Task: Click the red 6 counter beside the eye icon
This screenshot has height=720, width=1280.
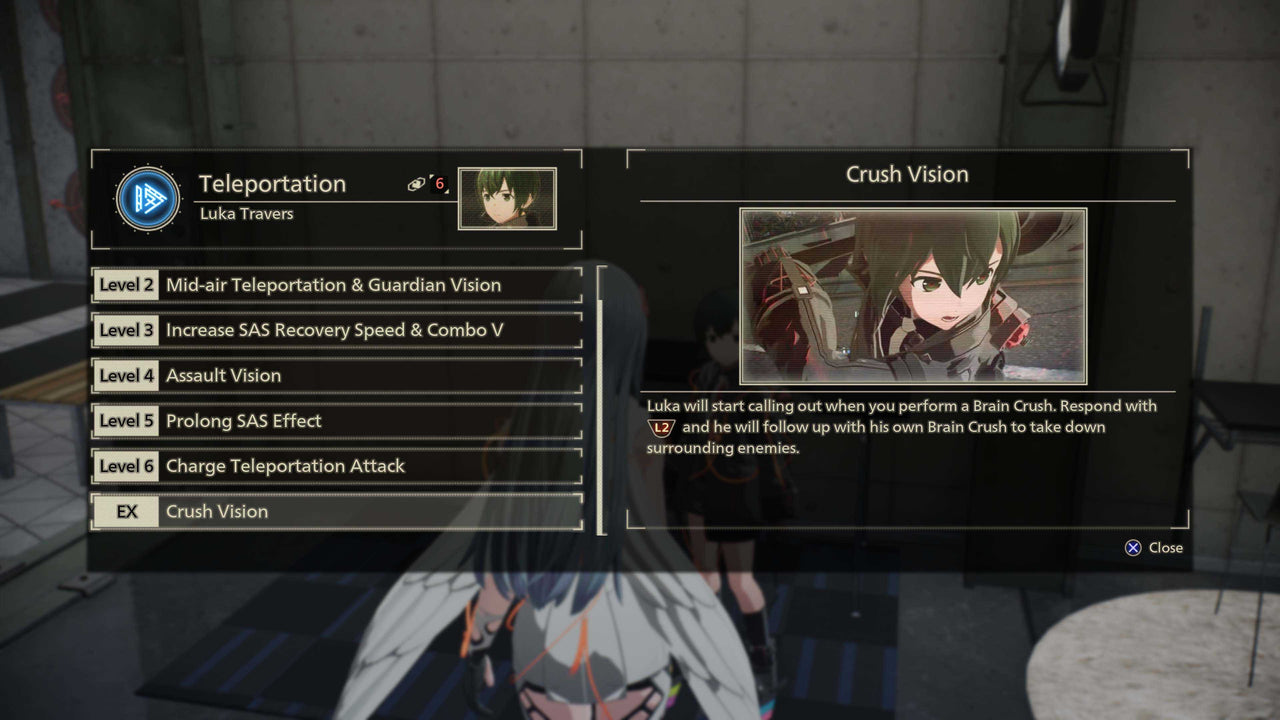Action: tap(440, 181)
